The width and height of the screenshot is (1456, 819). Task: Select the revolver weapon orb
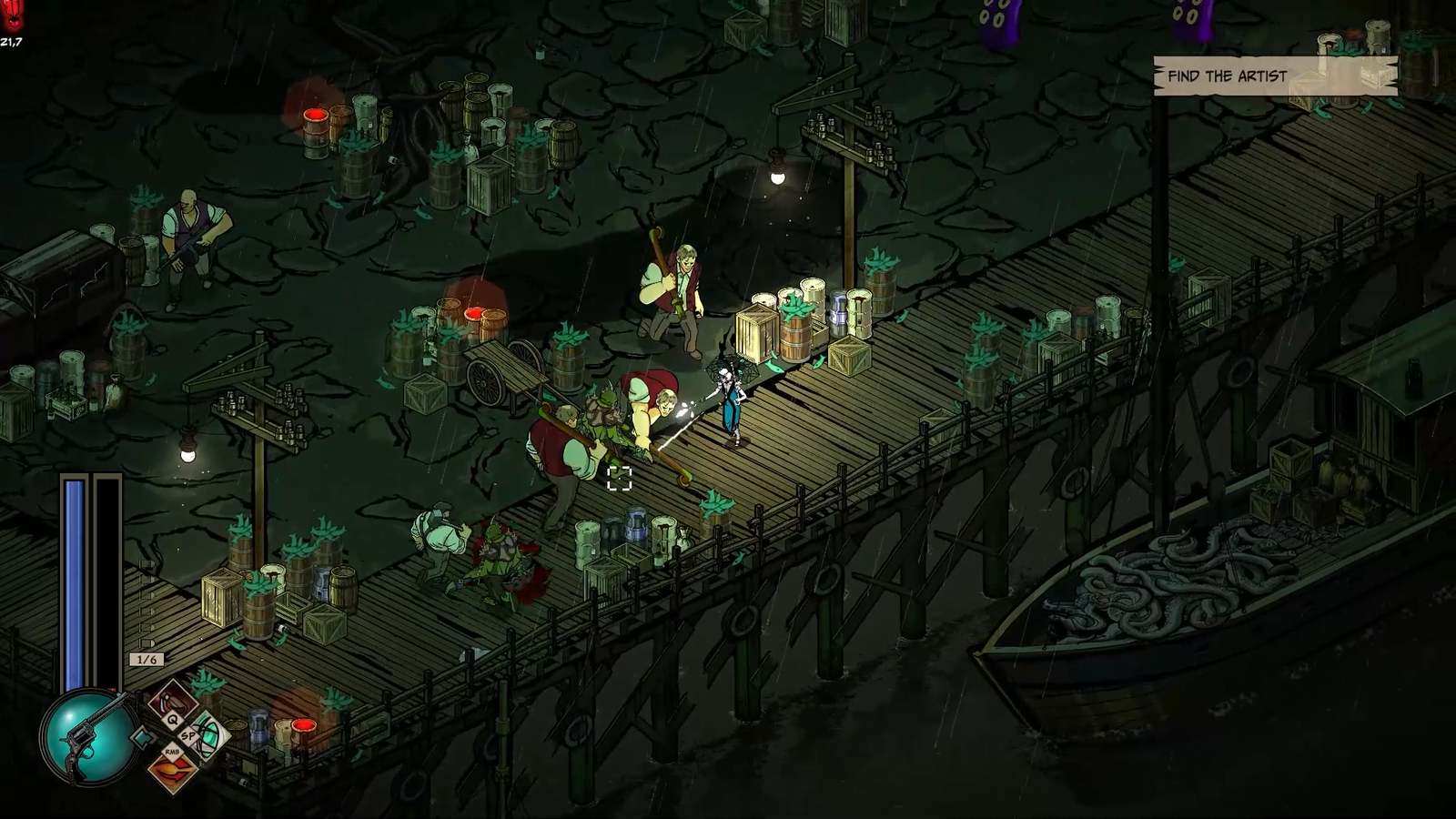[89, 735]
